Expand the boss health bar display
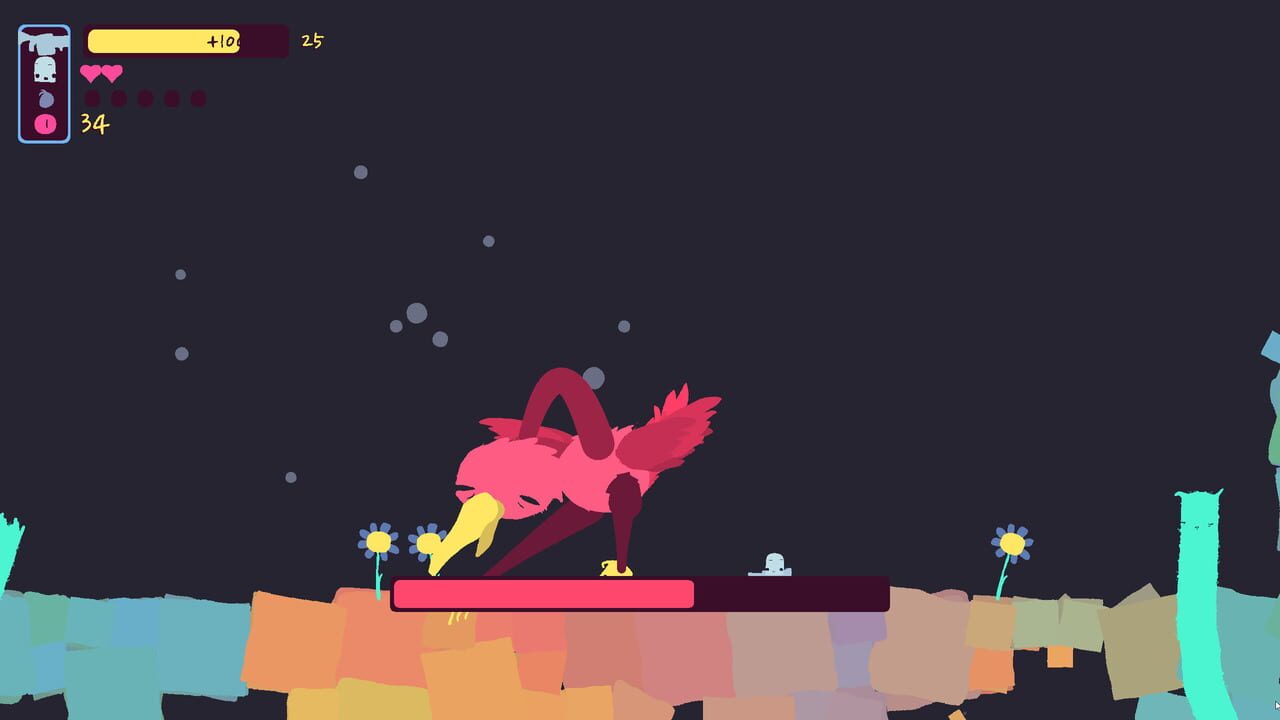The height and width of the screenshot is (720, 1280). click(640, 594)
